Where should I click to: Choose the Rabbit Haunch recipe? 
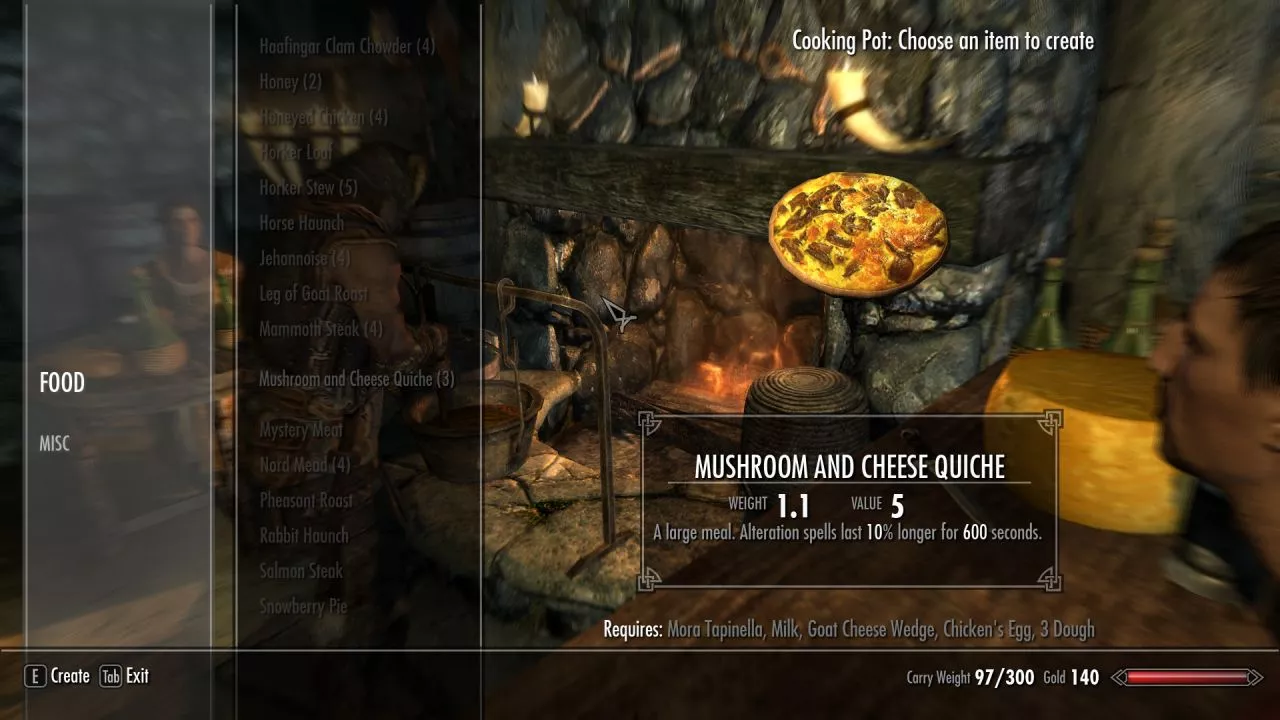tap(304, 536)
